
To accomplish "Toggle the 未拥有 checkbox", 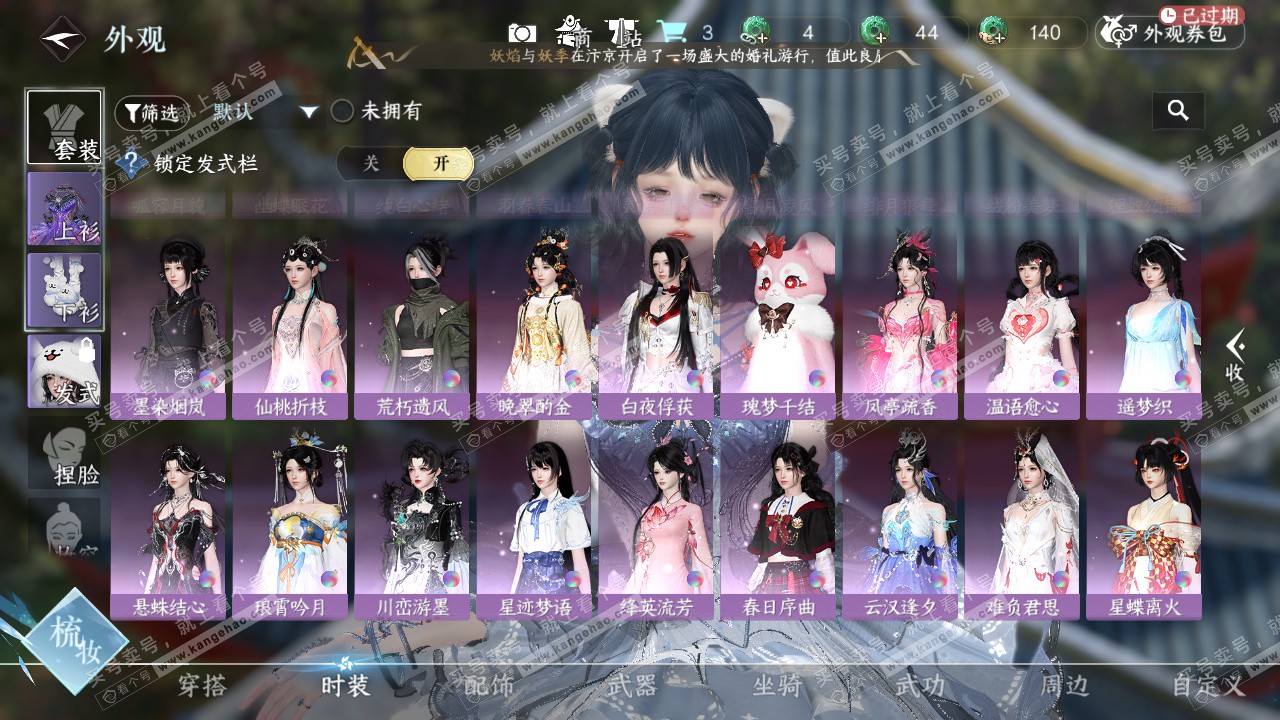I will pos(343,111).
